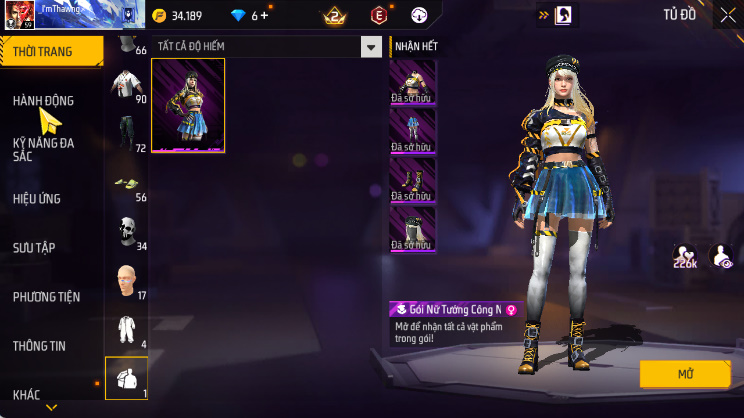Switch to KỸ NĂNG ĐA SẮC tab
This screenshot has height=418, width=744.
coord(43,150)
